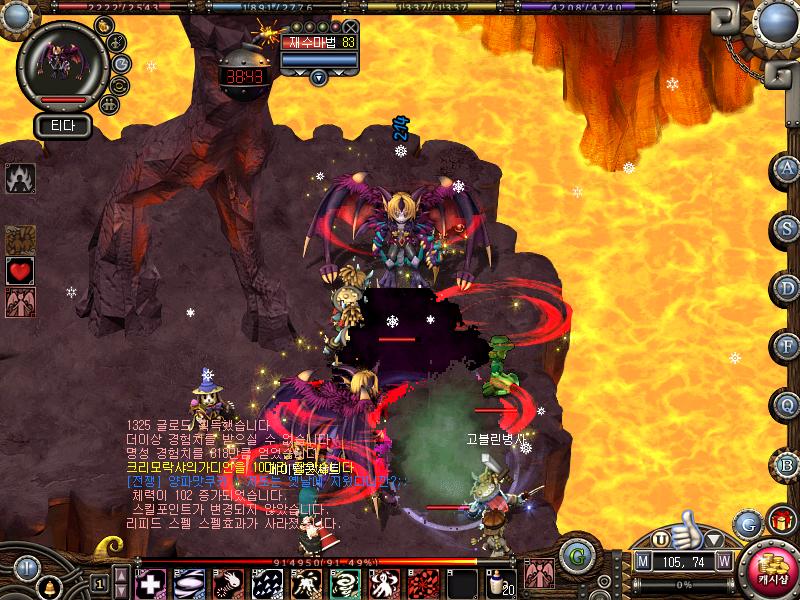800x600 pixels.
Task: Click the W button beside coordinates
Action: coord(723,561)
